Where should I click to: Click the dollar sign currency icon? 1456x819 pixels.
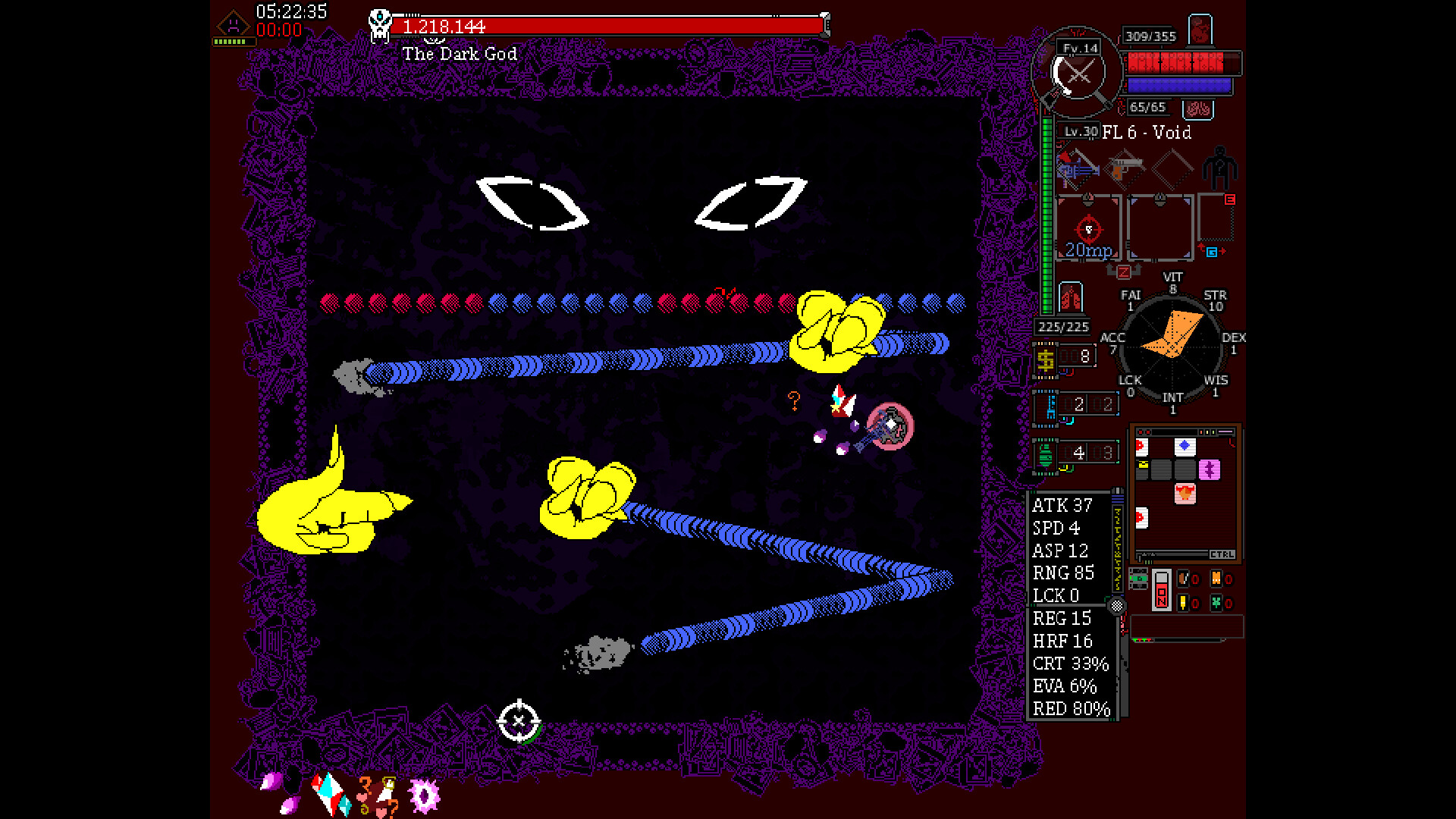(x=1046, y=357)
